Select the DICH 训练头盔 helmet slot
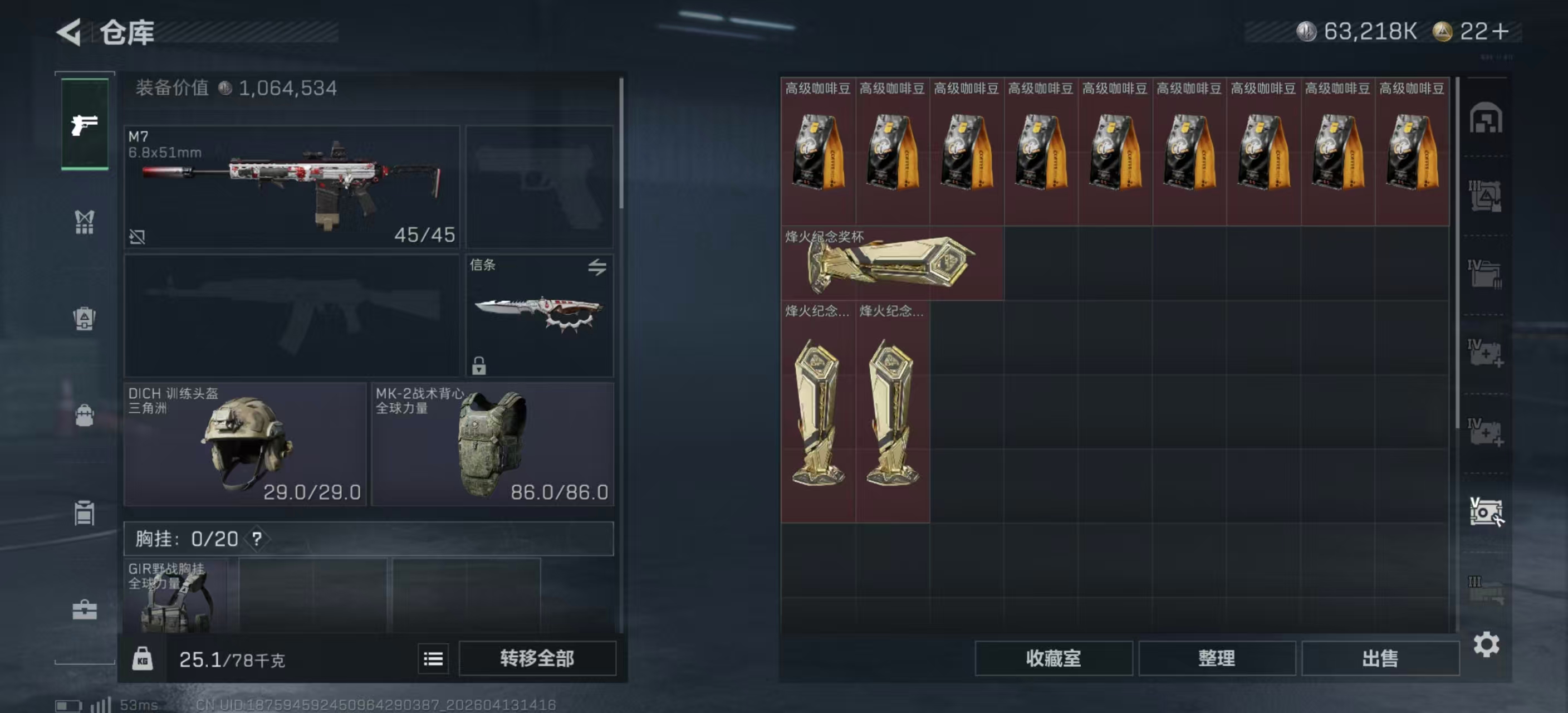 click(244, 444)
